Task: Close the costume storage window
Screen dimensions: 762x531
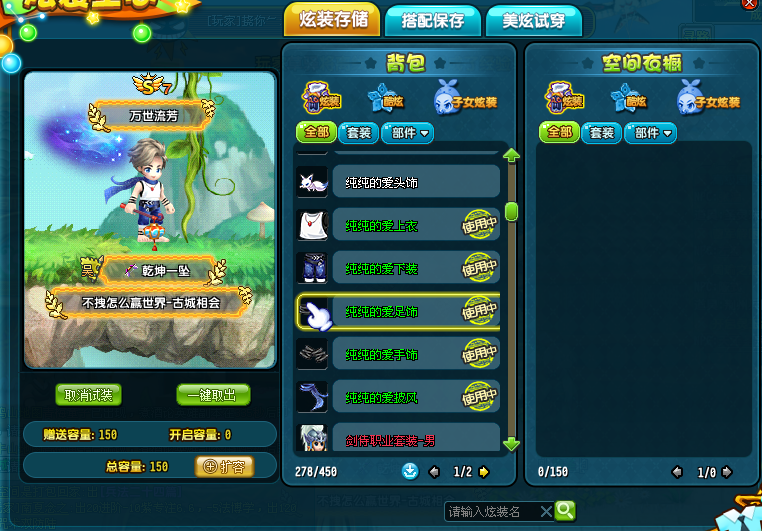Action: click(x=749, y=5)
